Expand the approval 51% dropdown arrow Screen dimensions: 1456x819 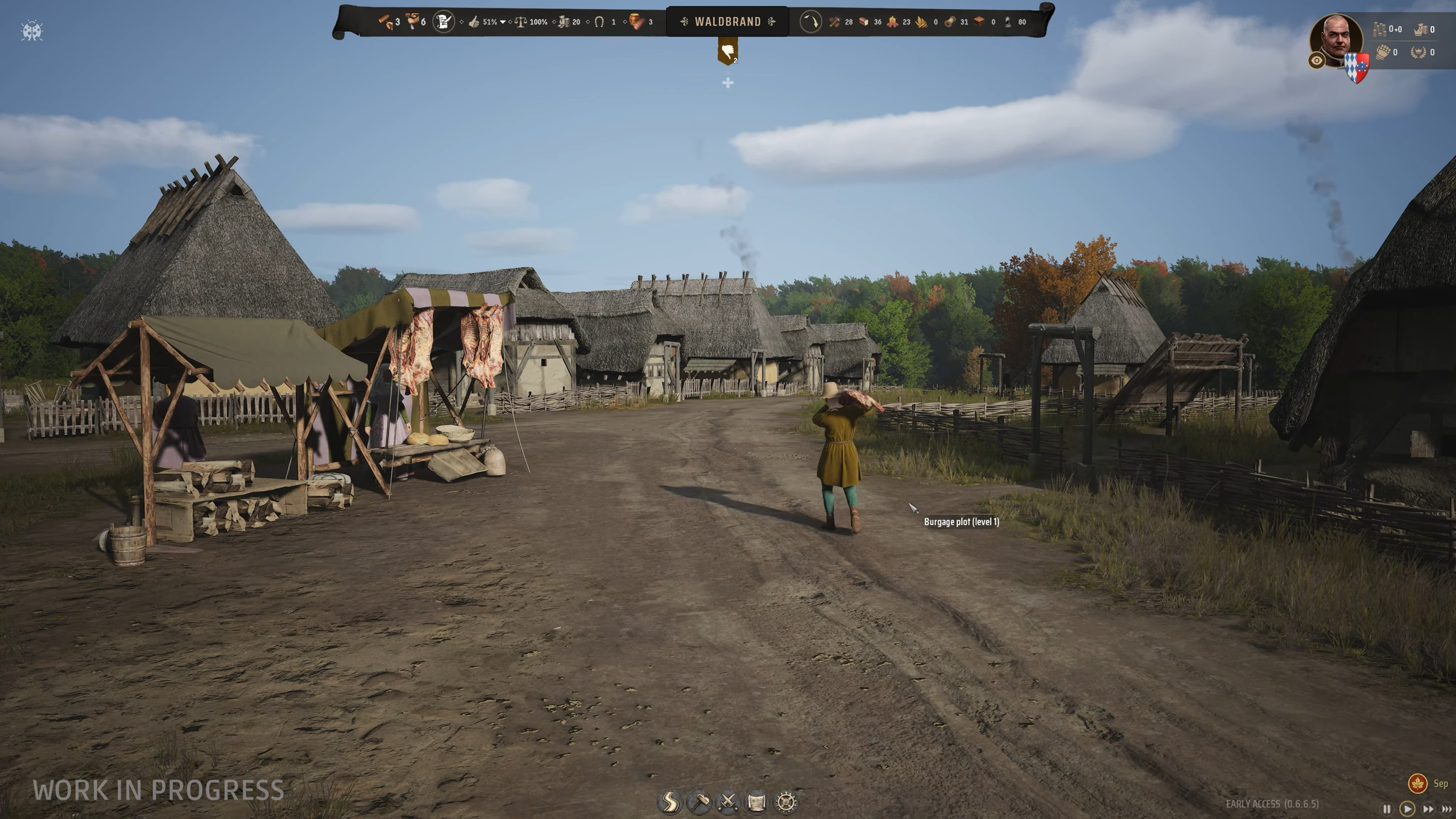point(503,22)
